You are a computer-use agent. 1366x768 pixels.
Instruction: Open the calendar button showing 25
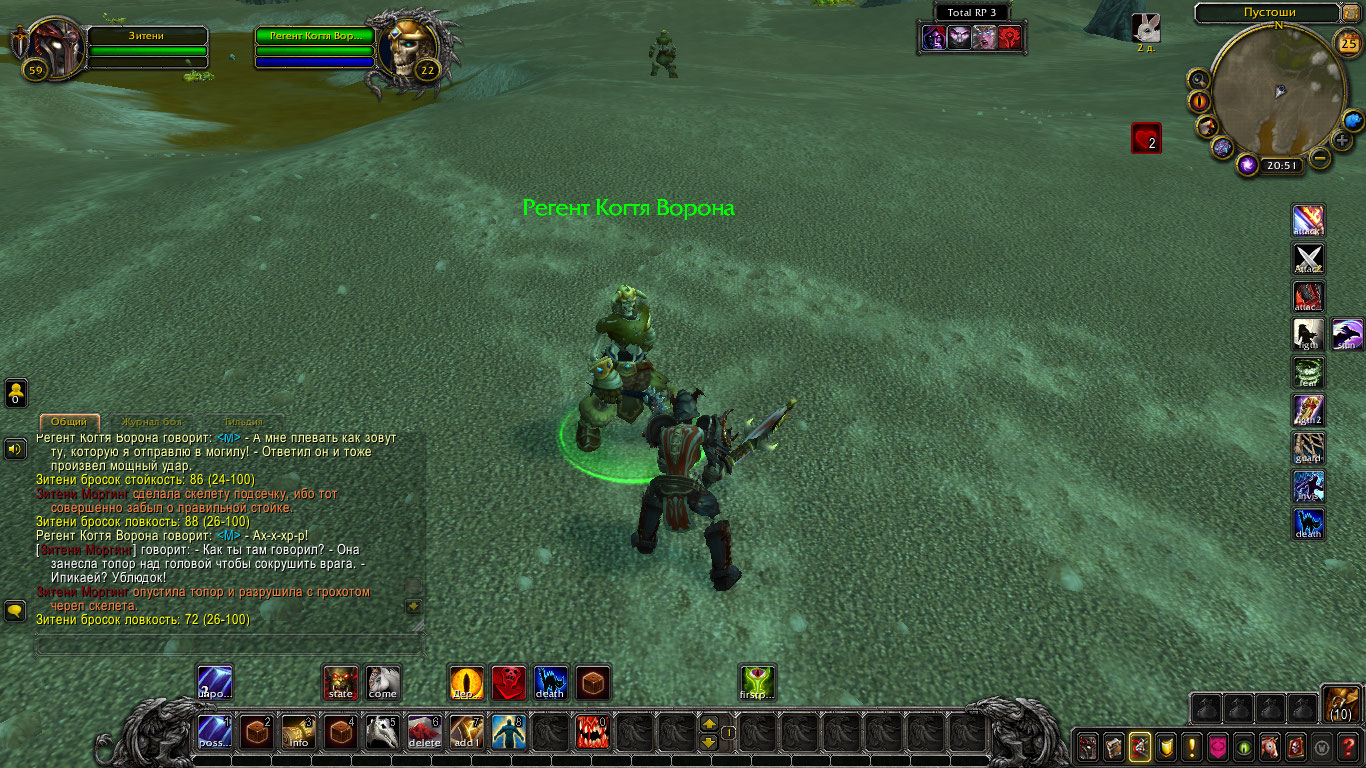[1347, 43]
